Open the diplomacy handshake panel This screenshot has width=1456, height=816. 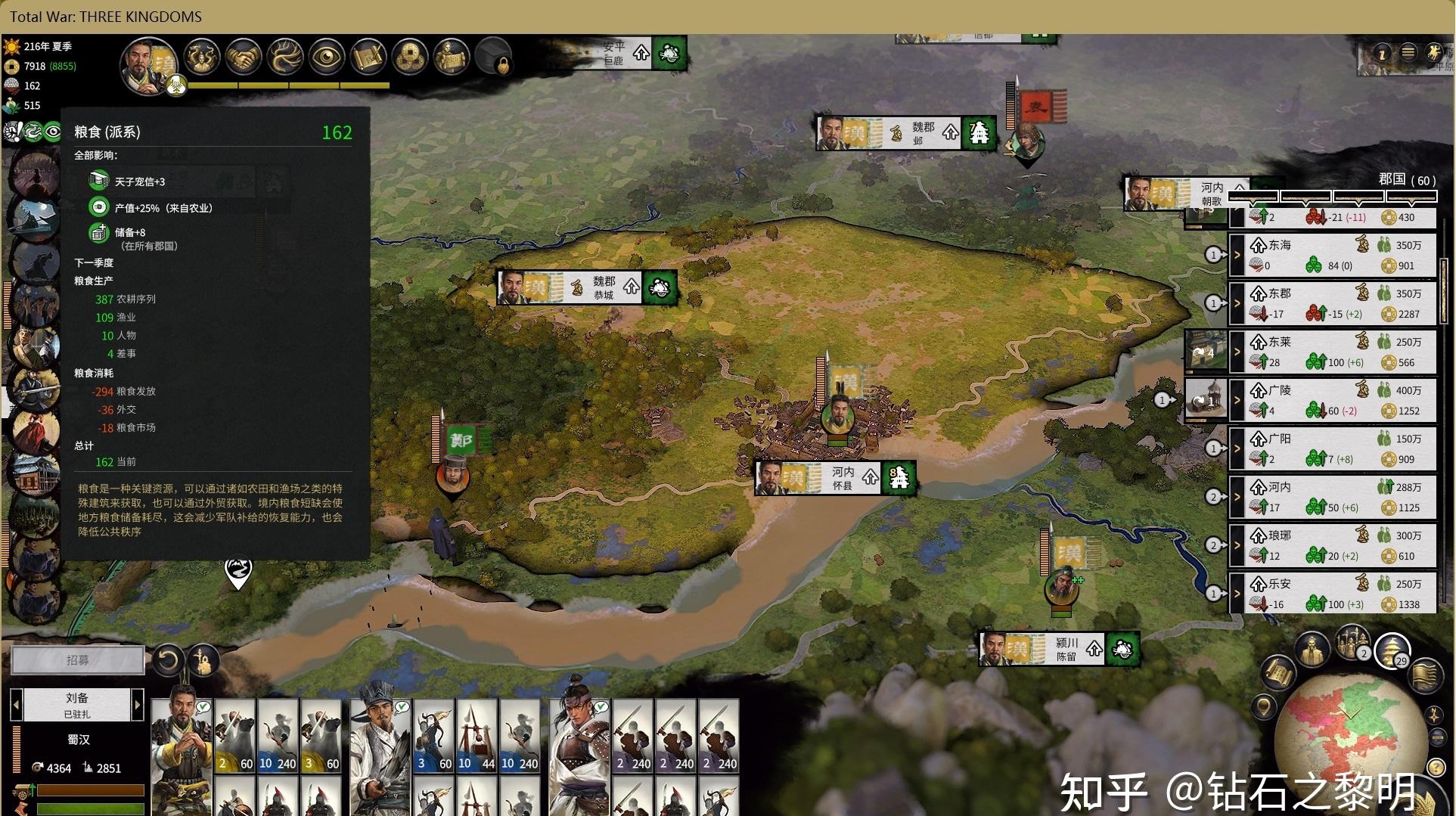pos(244,57)
